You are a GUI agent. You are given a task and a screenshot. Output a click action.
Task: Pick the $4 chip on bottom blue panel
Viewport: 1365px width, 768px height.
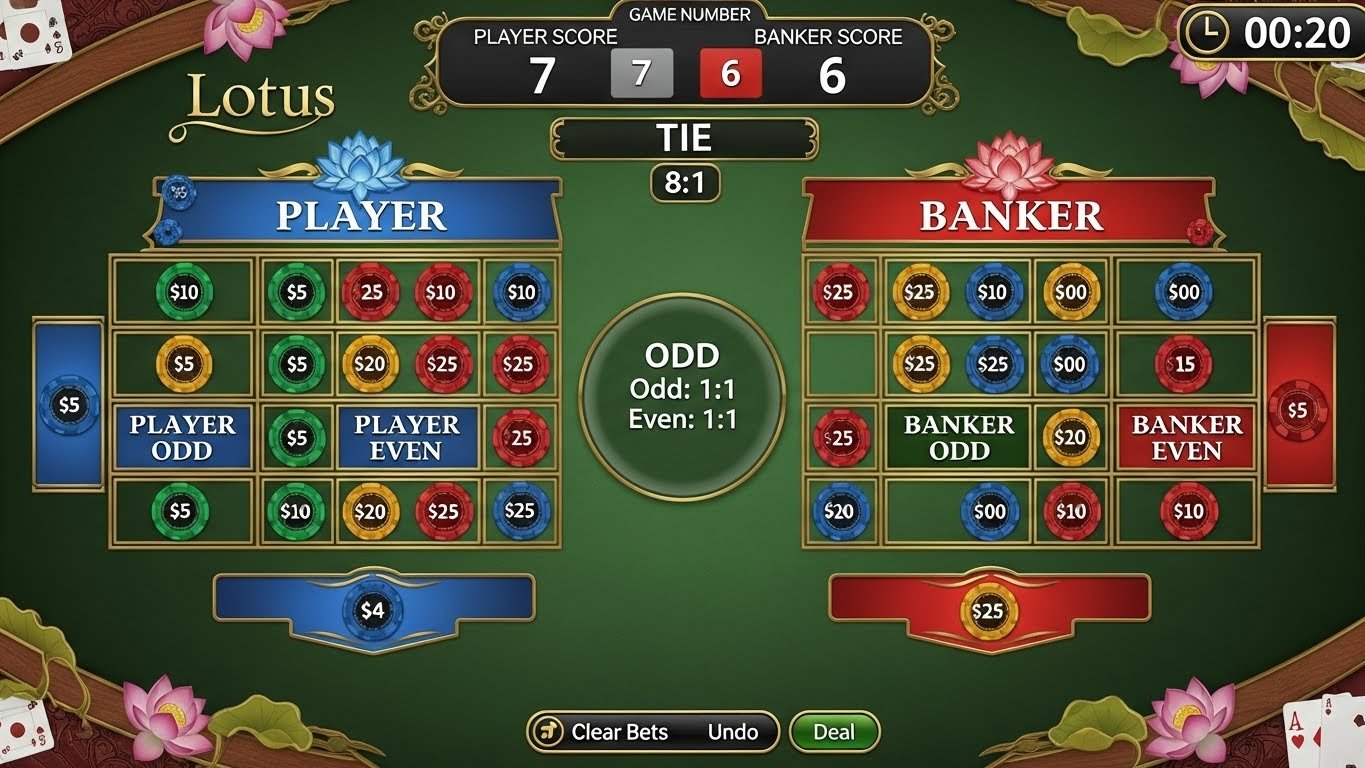tap(372, 610)
